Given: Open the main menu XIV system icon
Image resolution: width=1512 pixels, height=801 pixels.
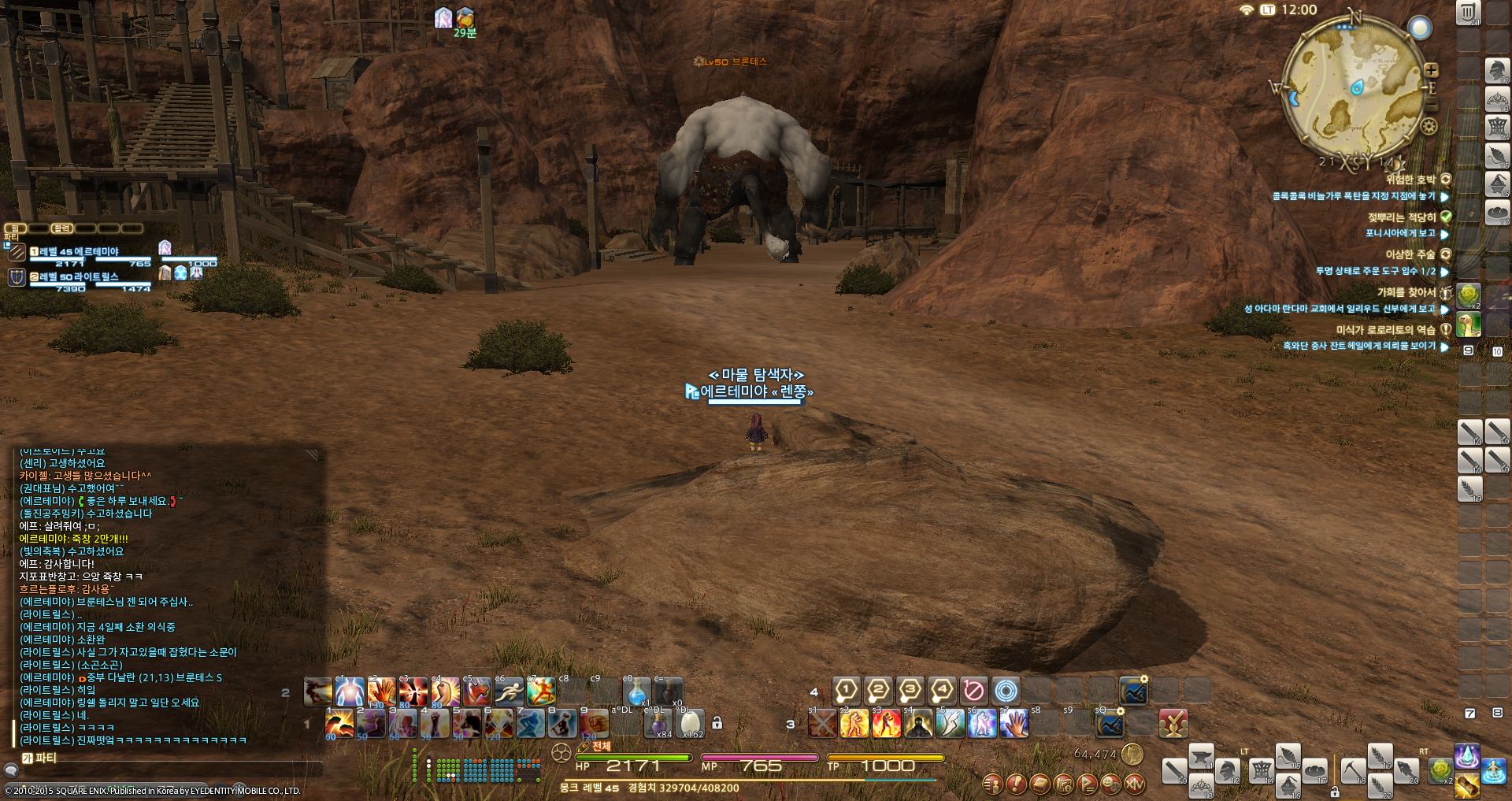Looking at the screenshot, I should click(x=1135, y=784).
